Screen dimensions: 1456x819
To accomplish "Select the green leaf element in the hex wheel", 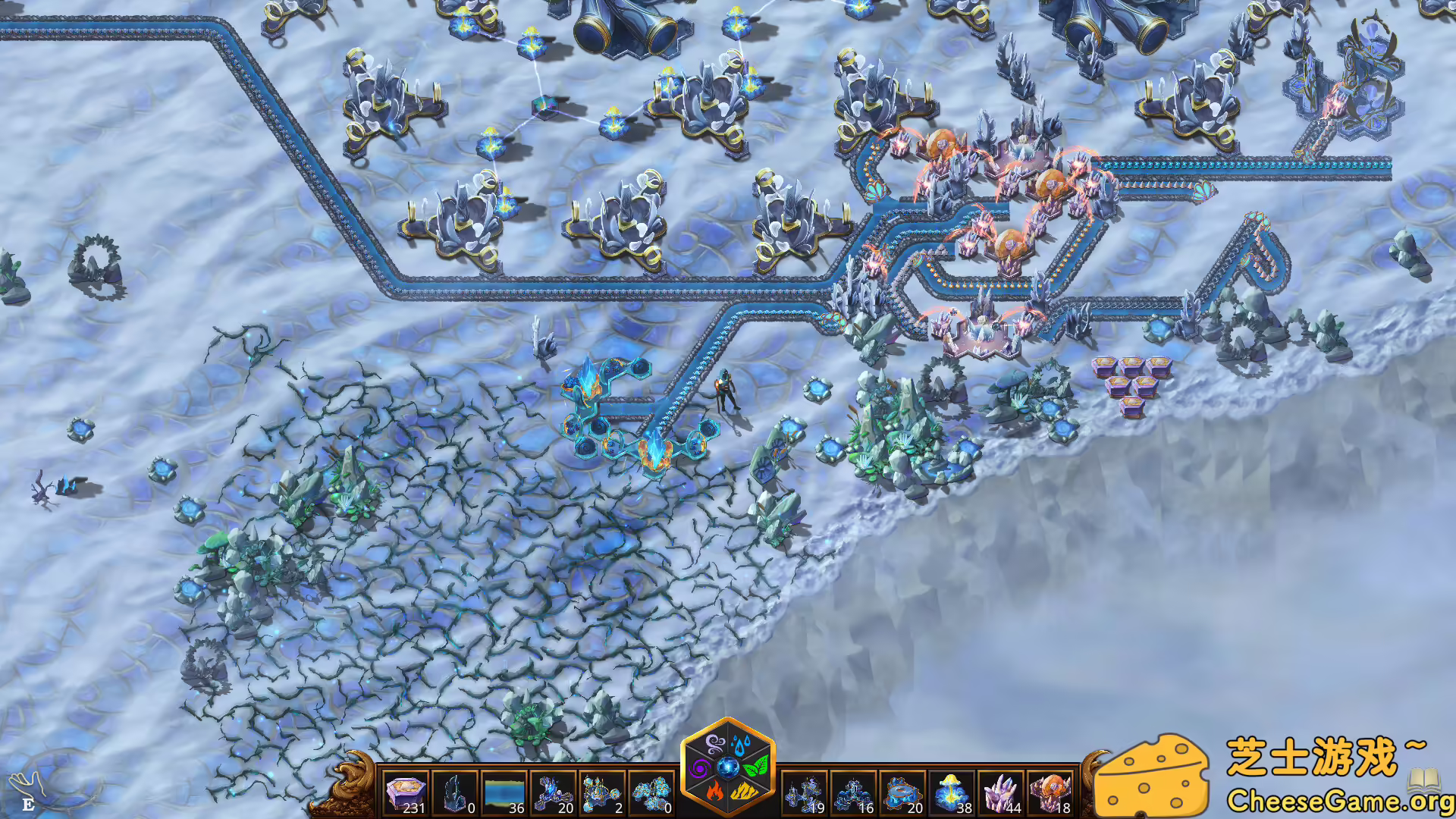I will pos(755,767).
